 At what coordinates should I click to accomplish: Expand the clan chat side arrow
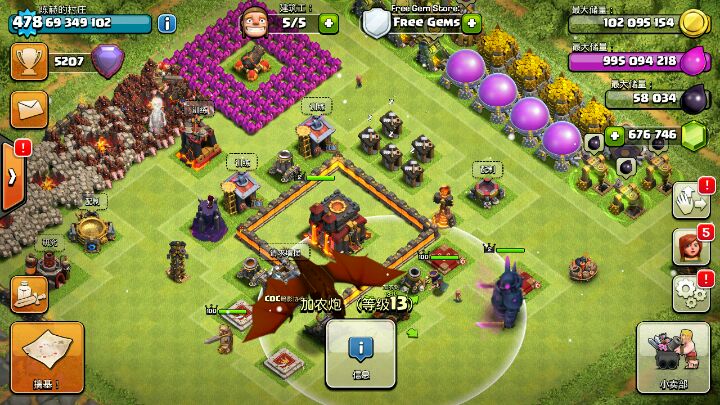coord(12,176)
